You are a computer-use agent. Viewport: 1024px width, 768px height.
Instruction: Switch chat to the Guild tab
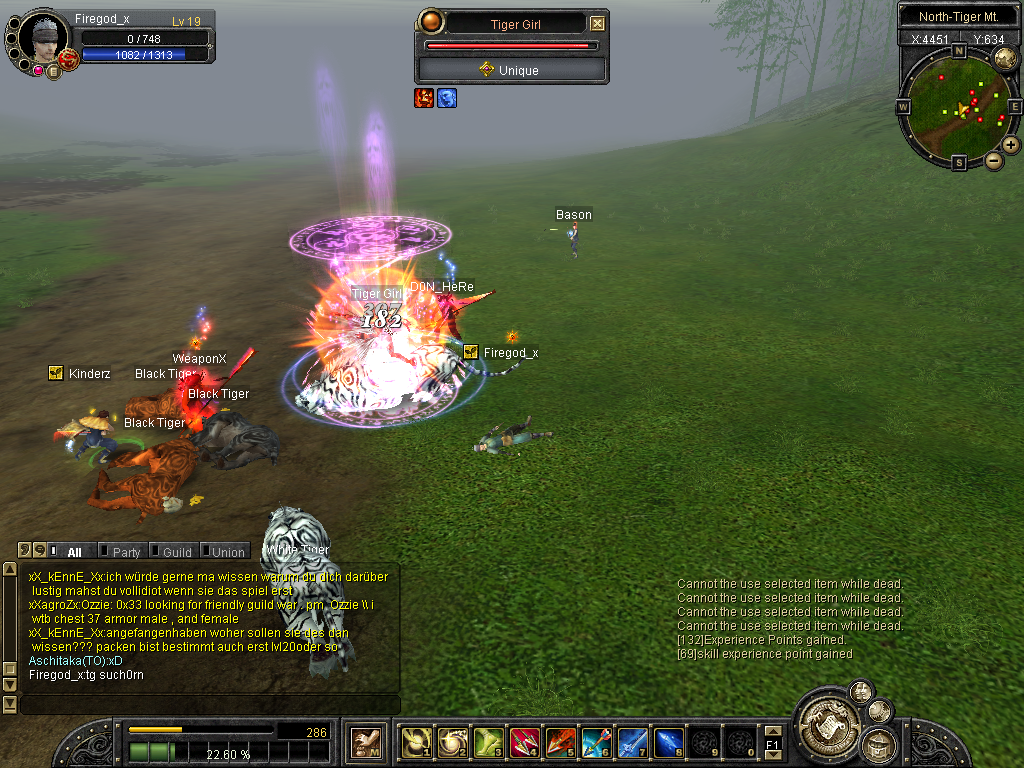pos(177,551)
